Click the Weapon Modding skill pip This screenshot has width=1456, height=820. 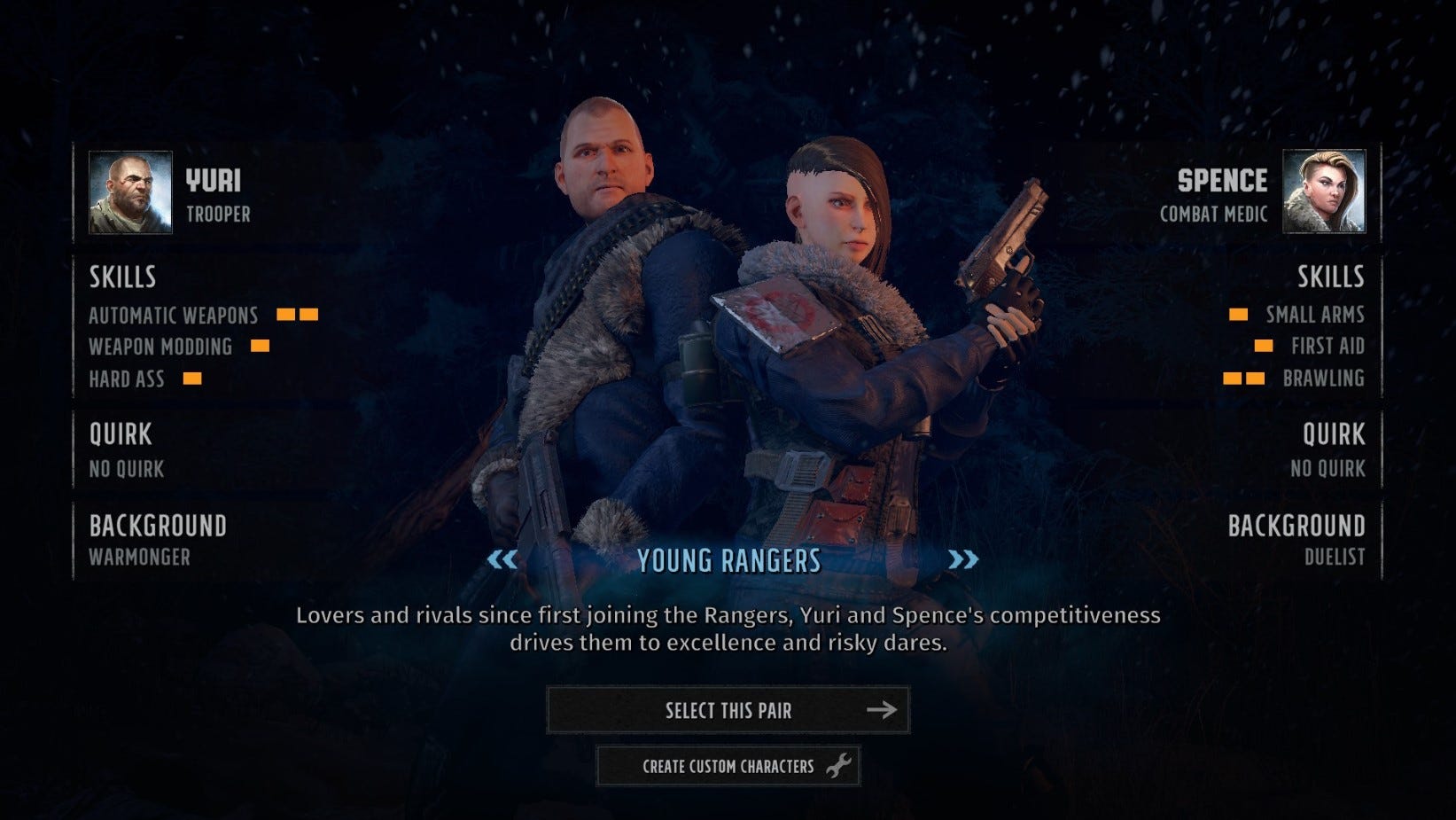[260, 347]
